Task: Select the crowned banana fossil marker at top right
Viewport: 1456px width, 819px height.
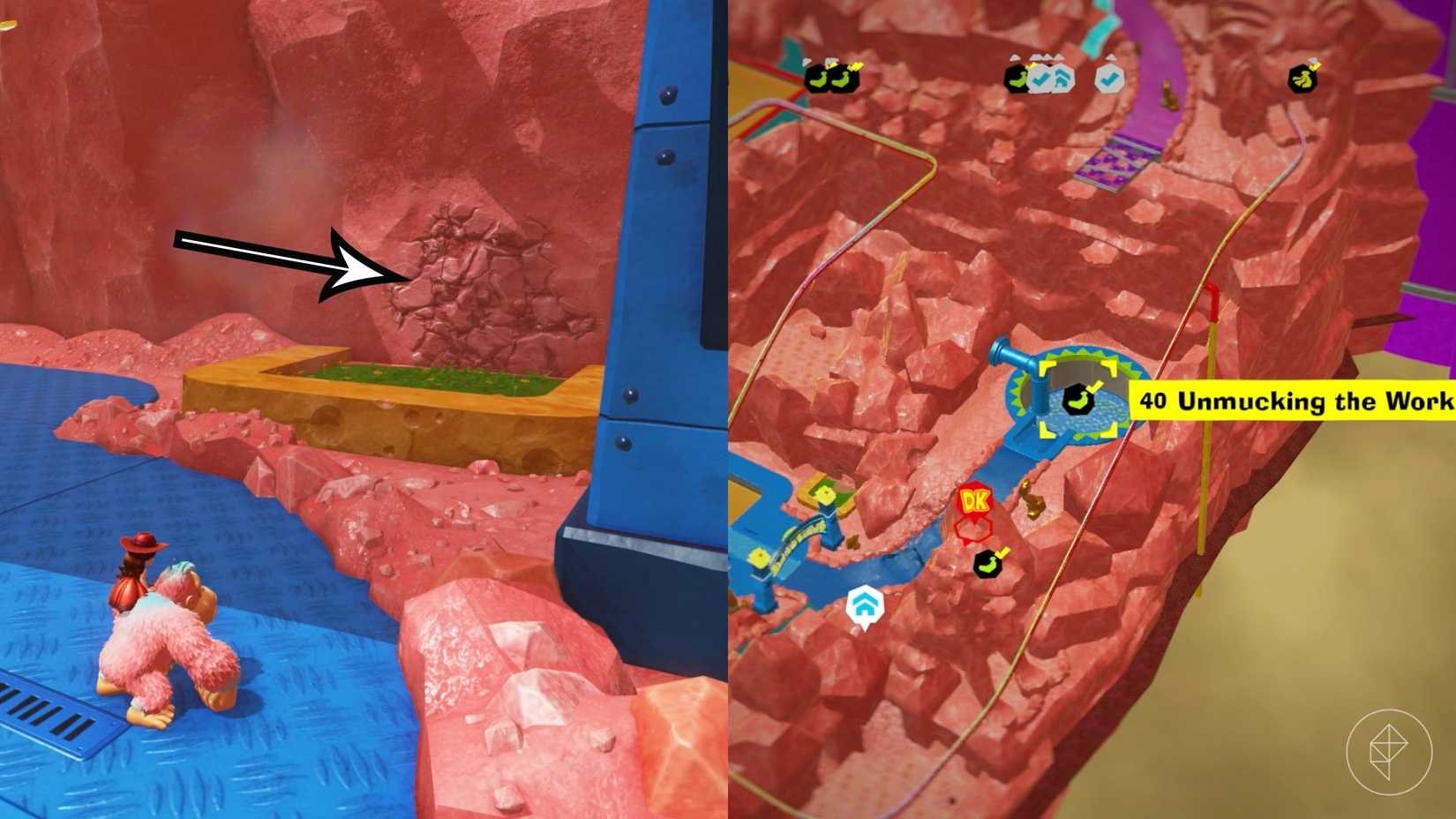Action: pyautogui.click(x=1303, y=79)
